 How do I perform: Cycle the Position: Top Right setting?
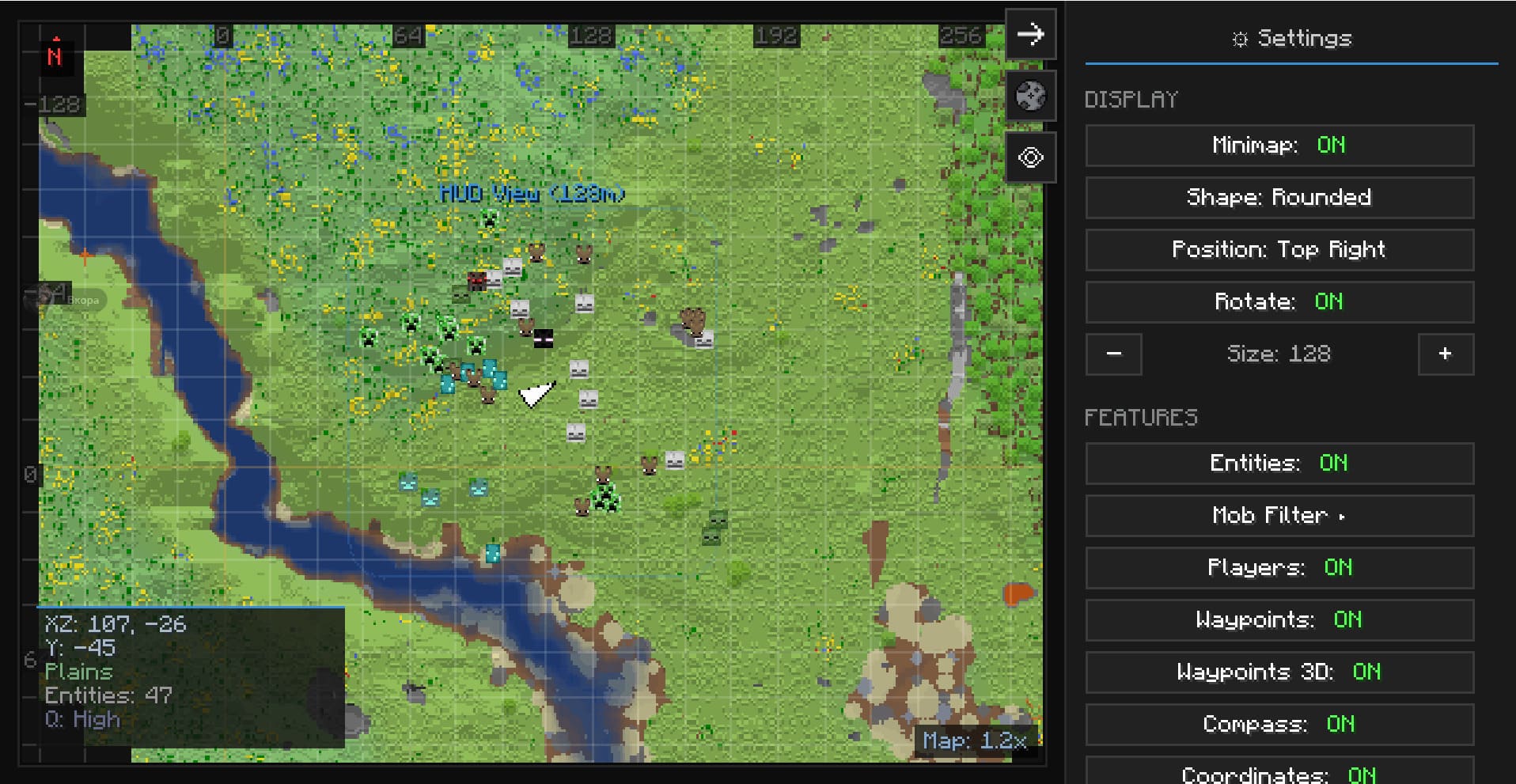pyautogui.click(x=1279, y=250)
